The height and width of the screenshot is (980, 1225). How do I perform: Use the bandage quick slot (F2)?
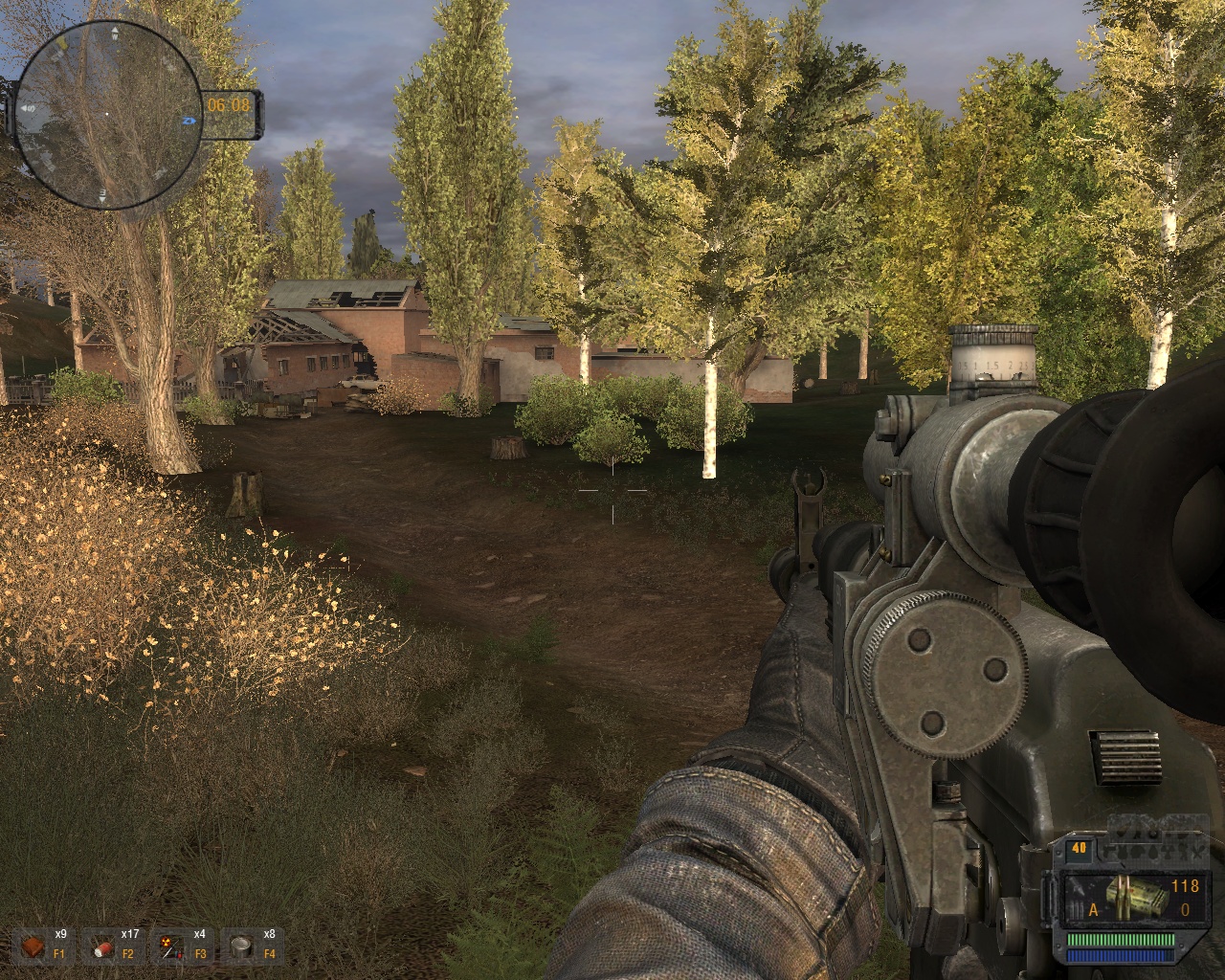(103, 947)
